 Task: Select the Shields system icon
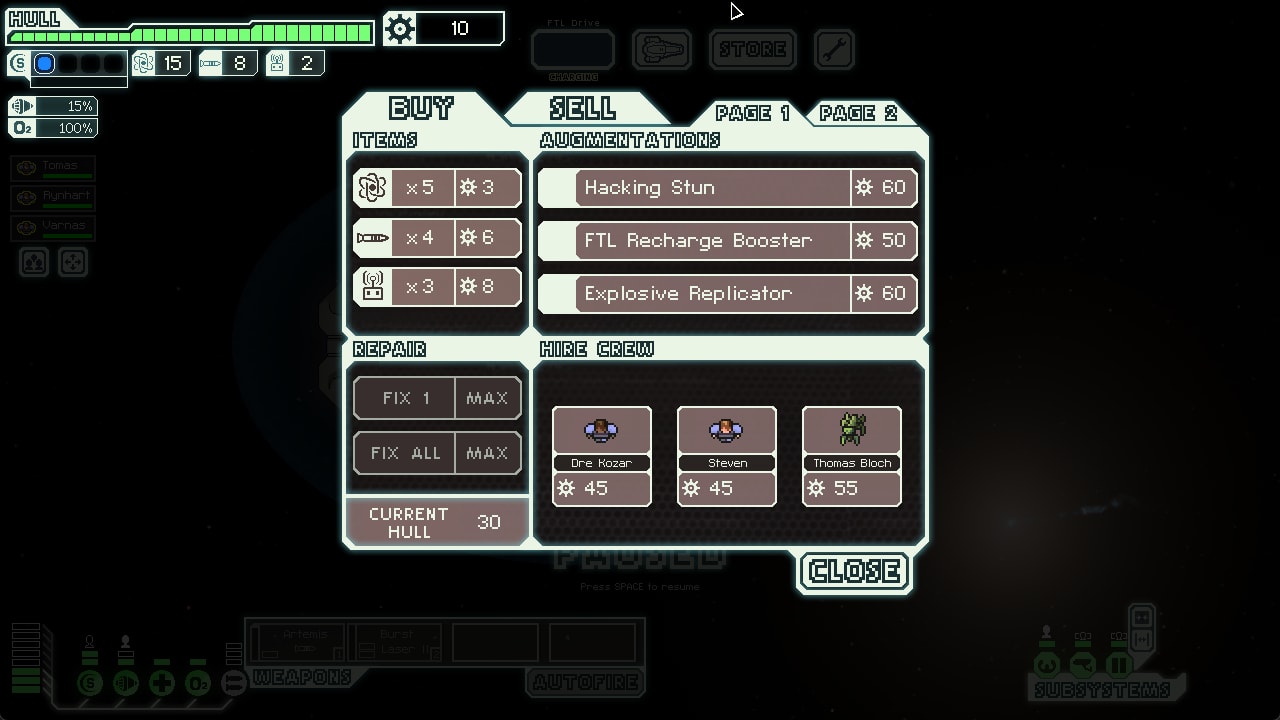click(x=90, y=683)
